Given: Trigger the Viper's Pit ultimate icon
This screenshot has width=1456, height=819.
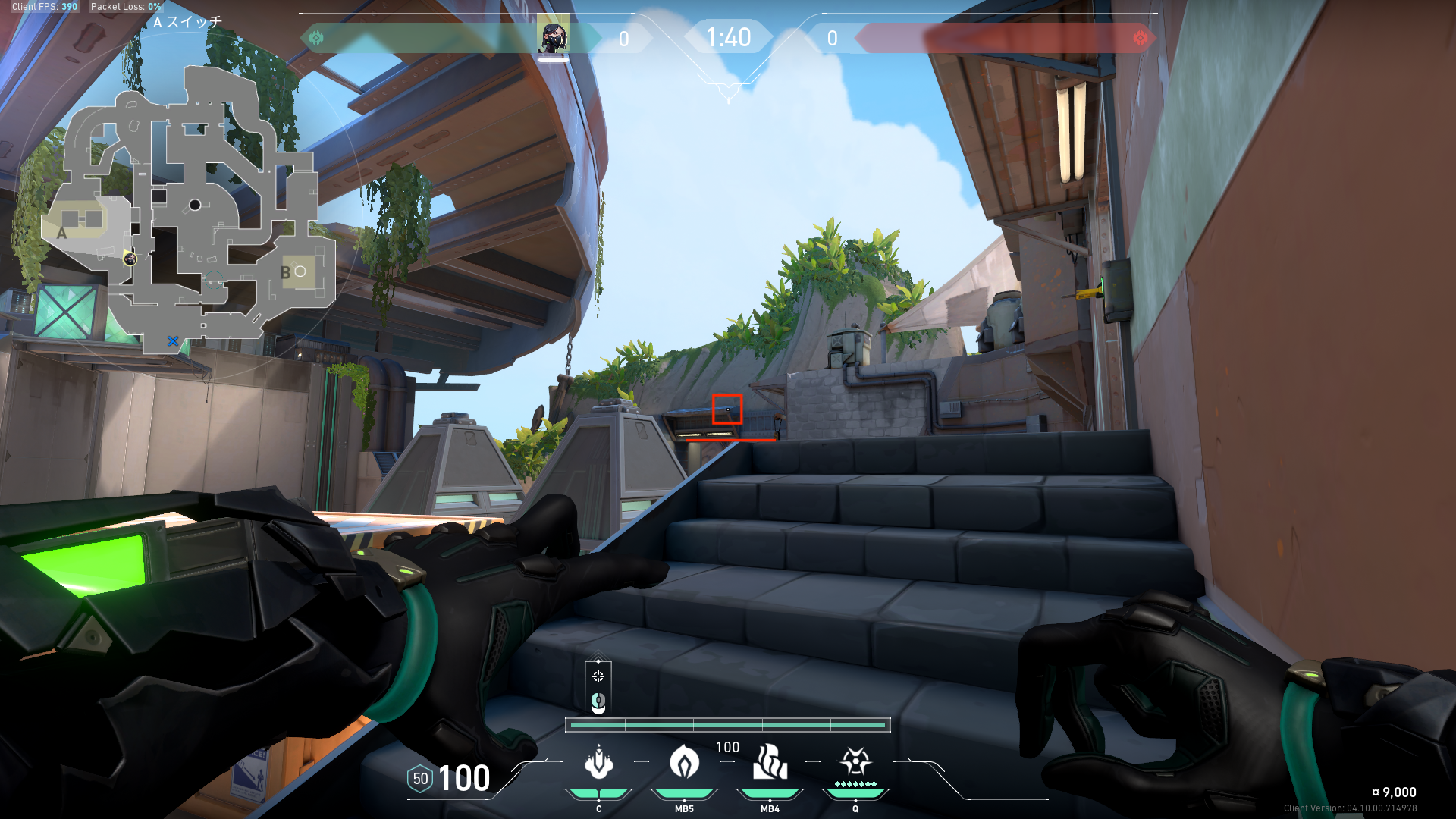Looking at the screenshot, I should [x=855, y=761].
